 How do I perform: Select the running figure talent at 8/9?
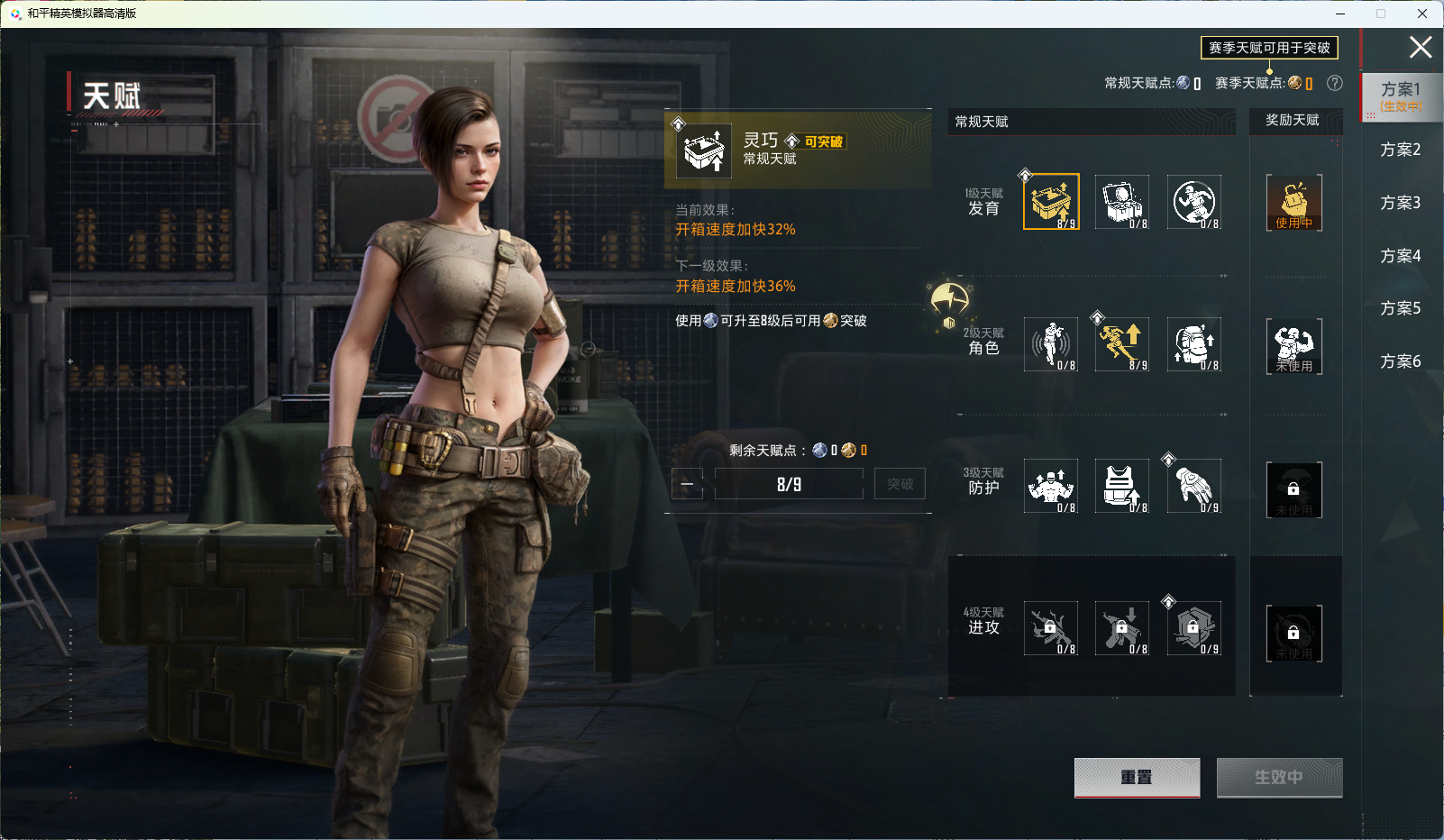point(1122,344)
